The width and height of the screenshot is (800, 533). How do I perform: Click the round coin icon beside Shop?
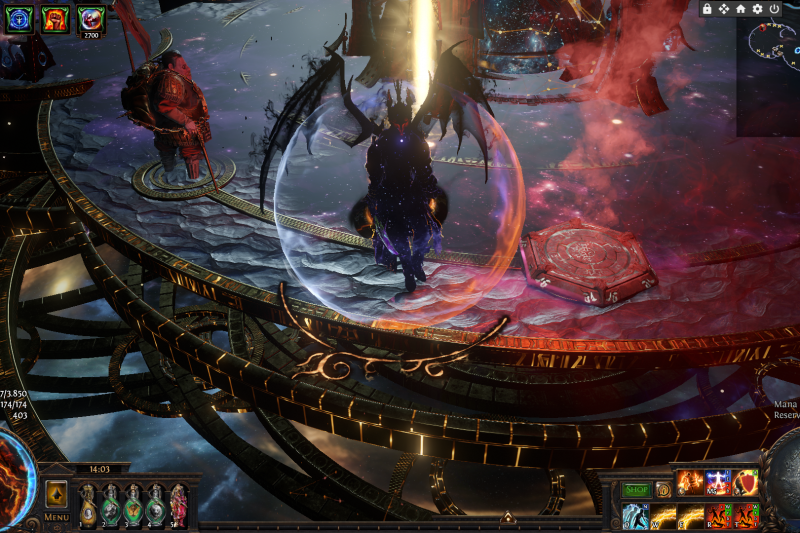tap(663, 490)
